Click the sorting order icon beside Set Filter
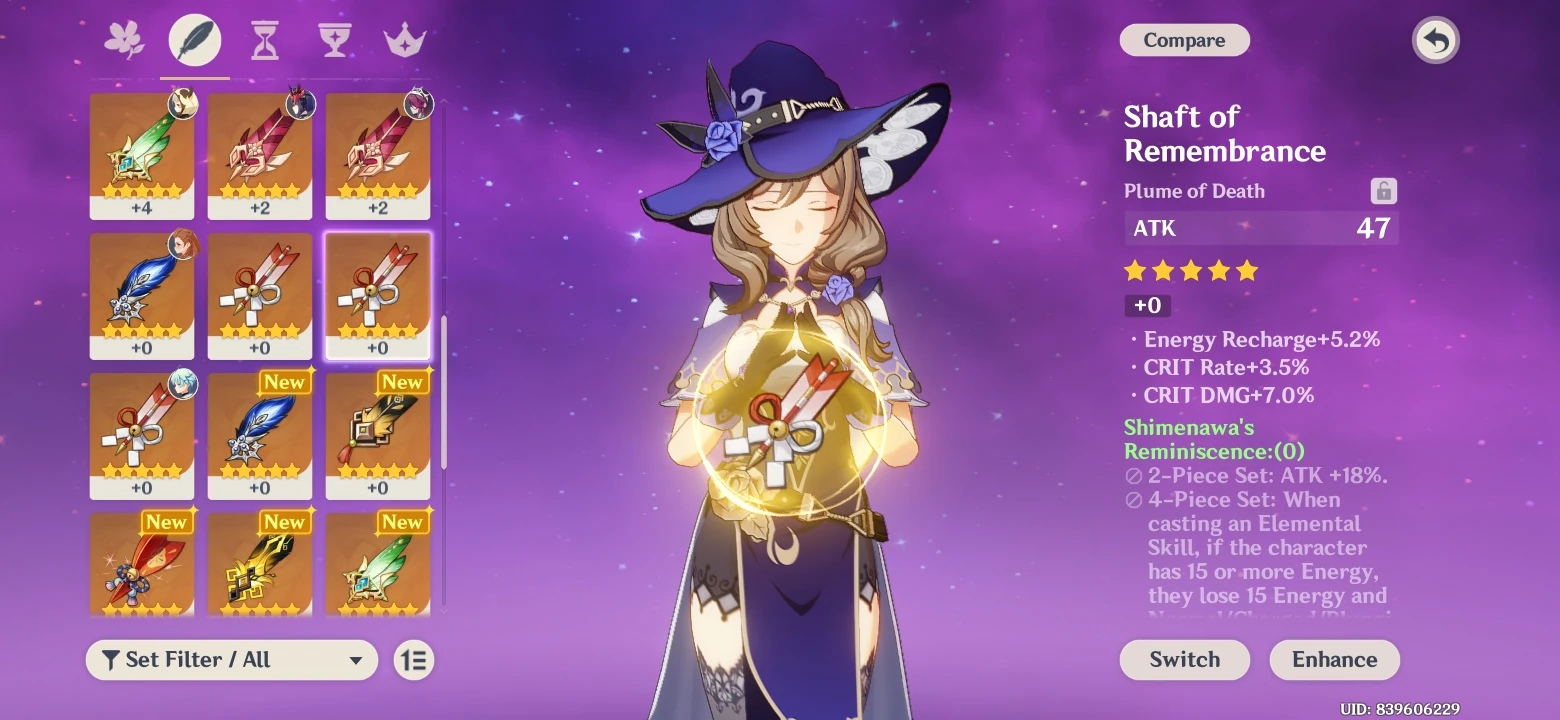Image resolution: width=1560 pixels, height=720 pixels. pos(413,660)
